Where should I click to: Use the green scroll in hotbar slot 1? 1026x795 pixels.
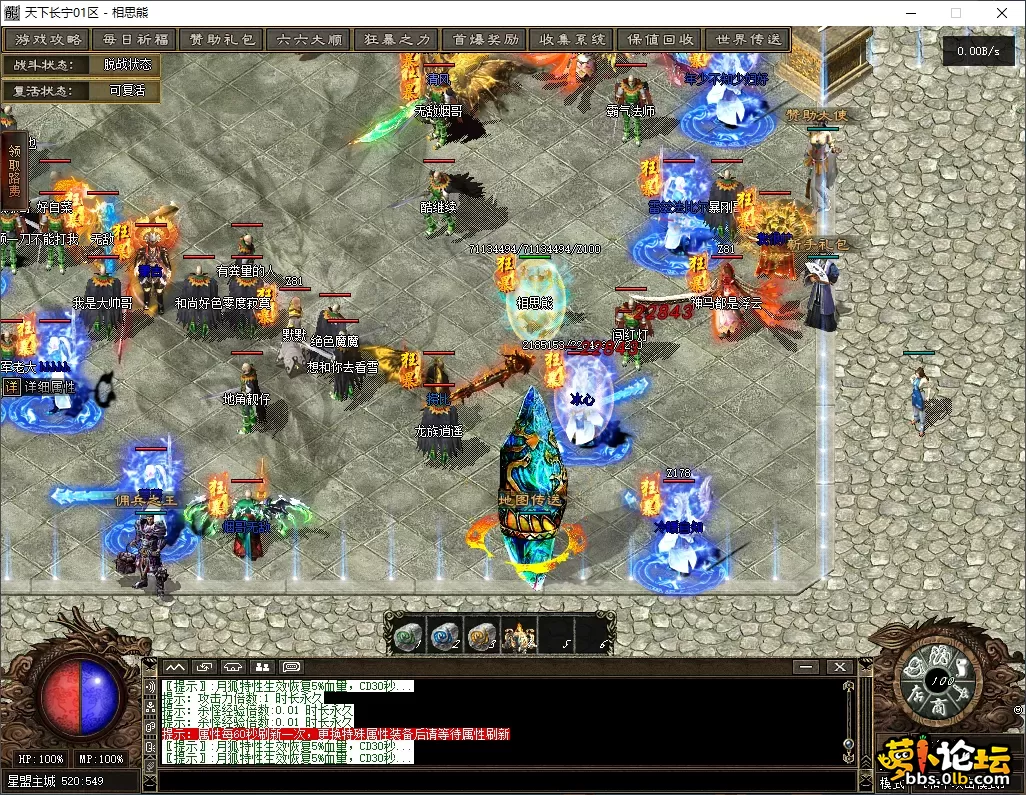coord(406,636)
